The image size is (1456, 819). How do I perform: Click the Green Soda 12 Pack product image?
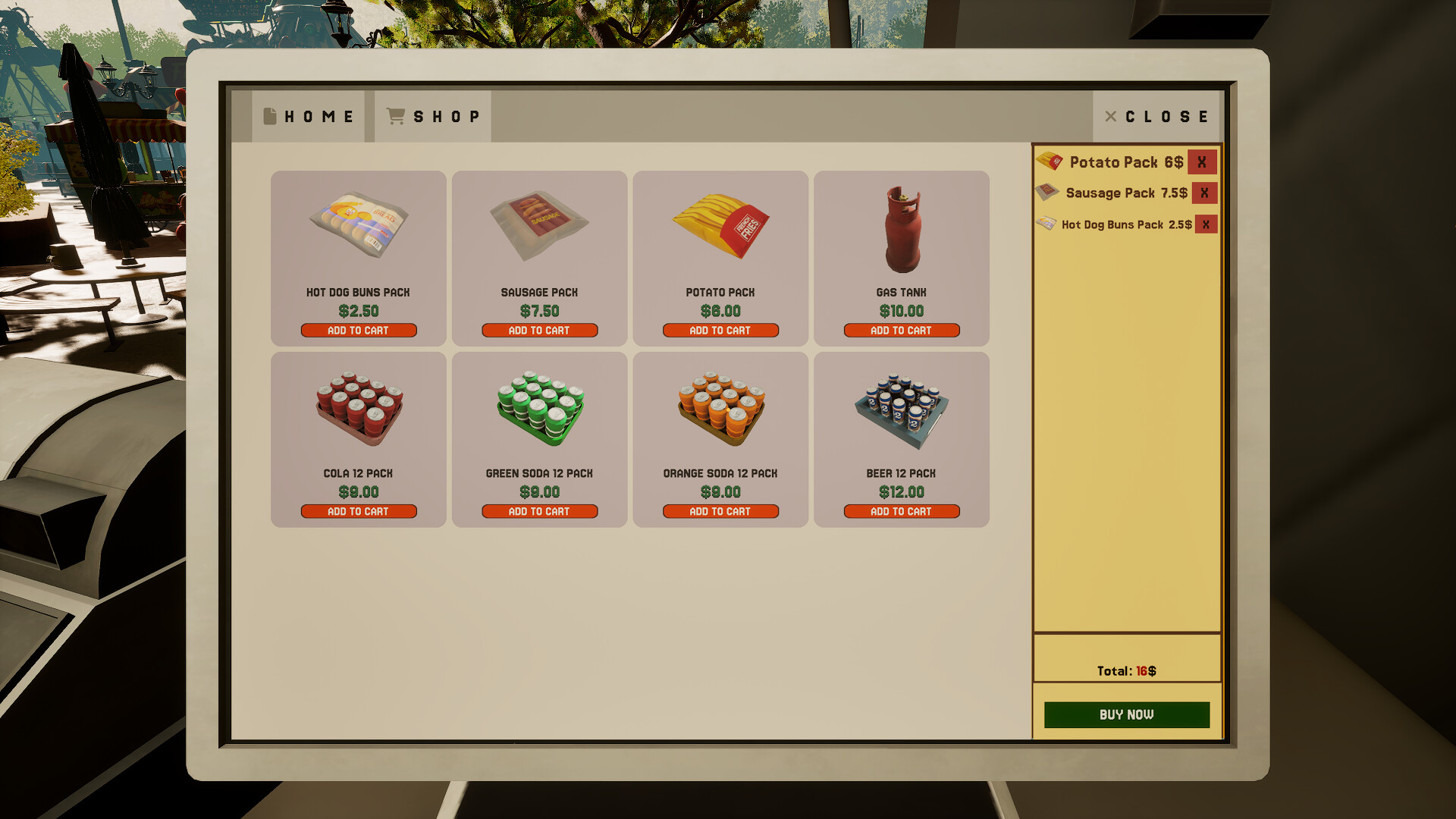coord(539,409)
